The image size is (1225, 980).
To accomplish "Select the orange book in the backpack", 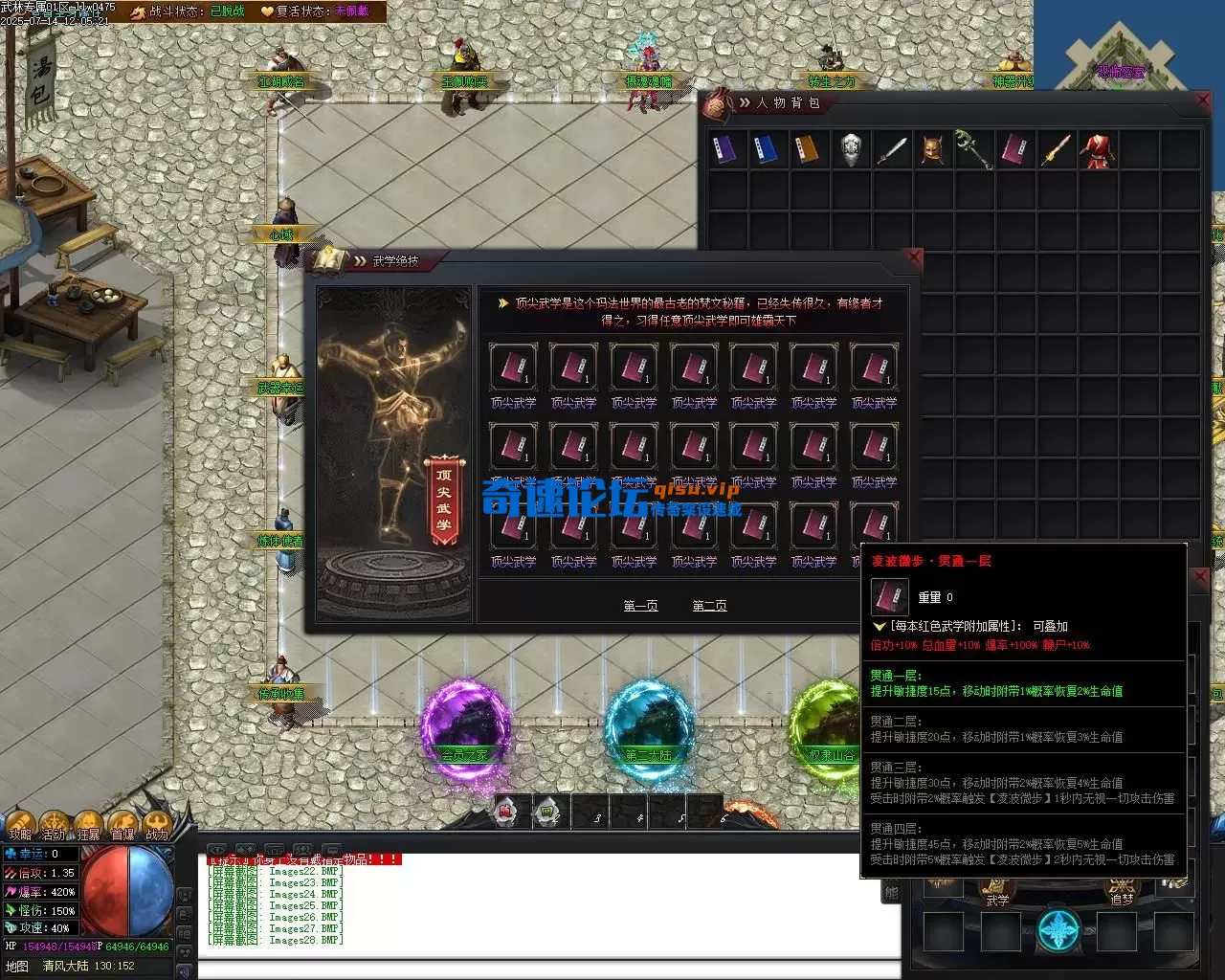I will click(x=810, y=149).
